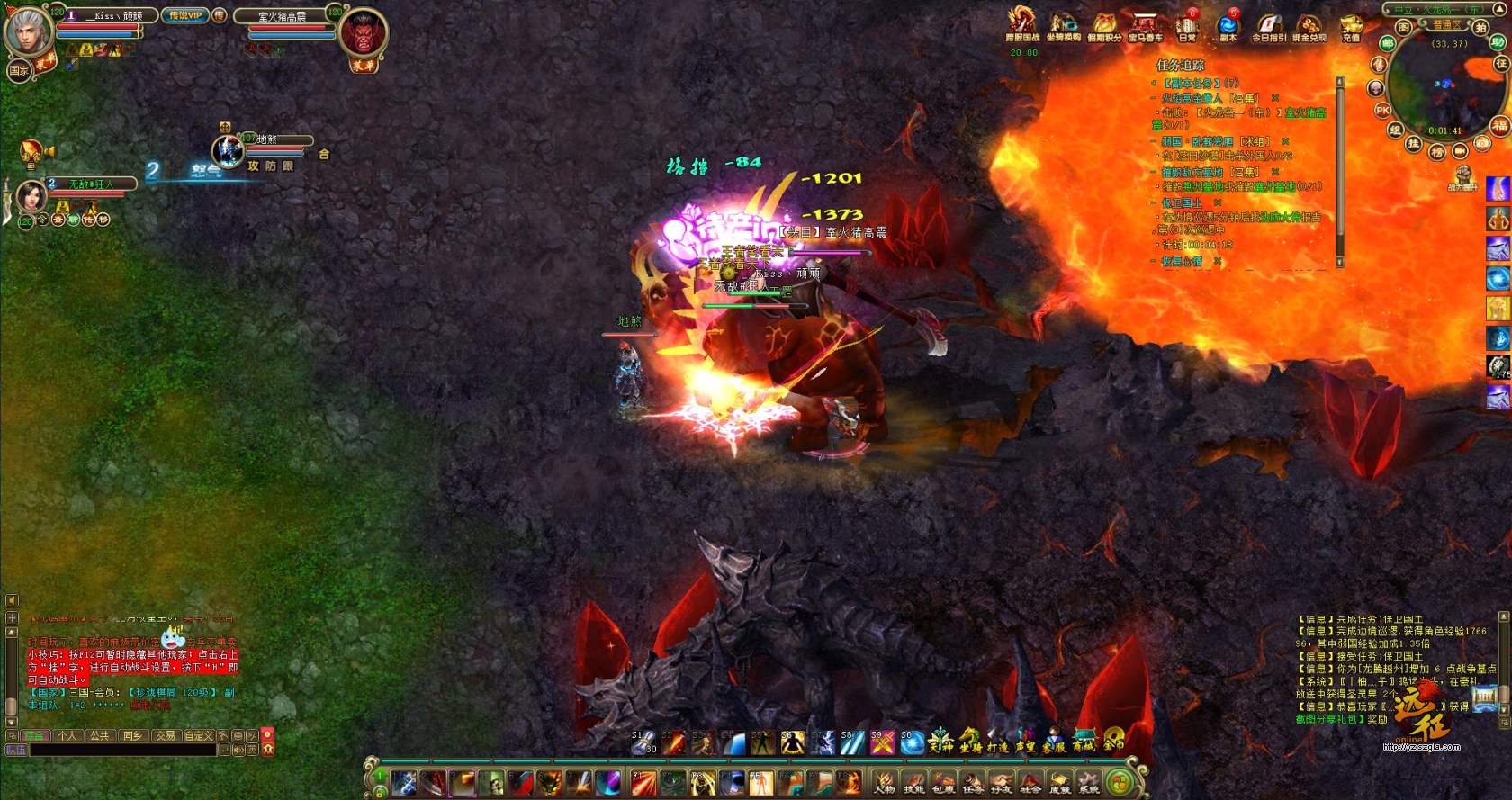This screenshot has width=1512, height=800.
Task: Toggle PK mode button beside minimap
Action: click(x=1383, y=110)
